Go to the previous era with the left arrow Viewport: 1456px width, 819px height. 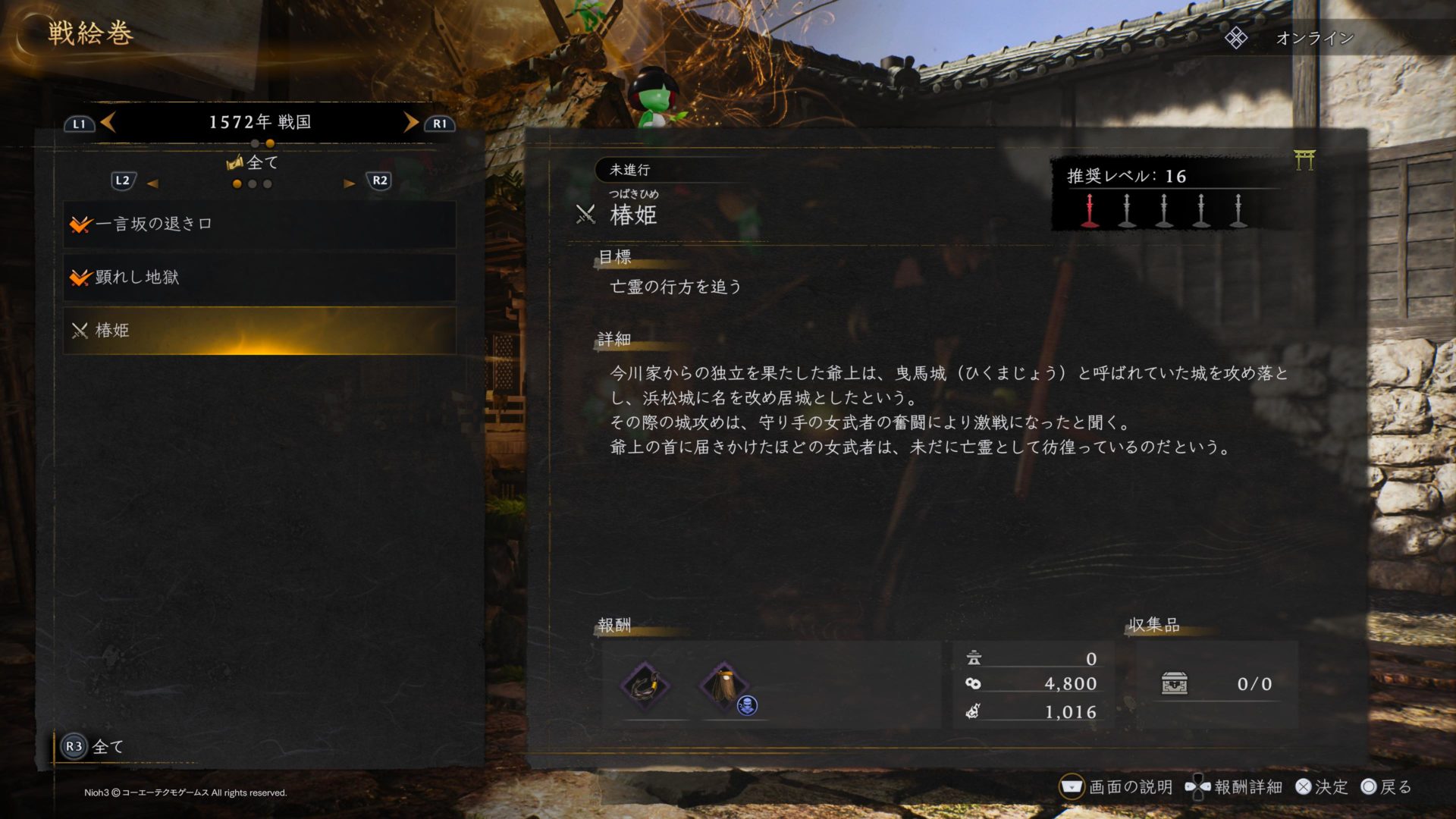[108, 122]
